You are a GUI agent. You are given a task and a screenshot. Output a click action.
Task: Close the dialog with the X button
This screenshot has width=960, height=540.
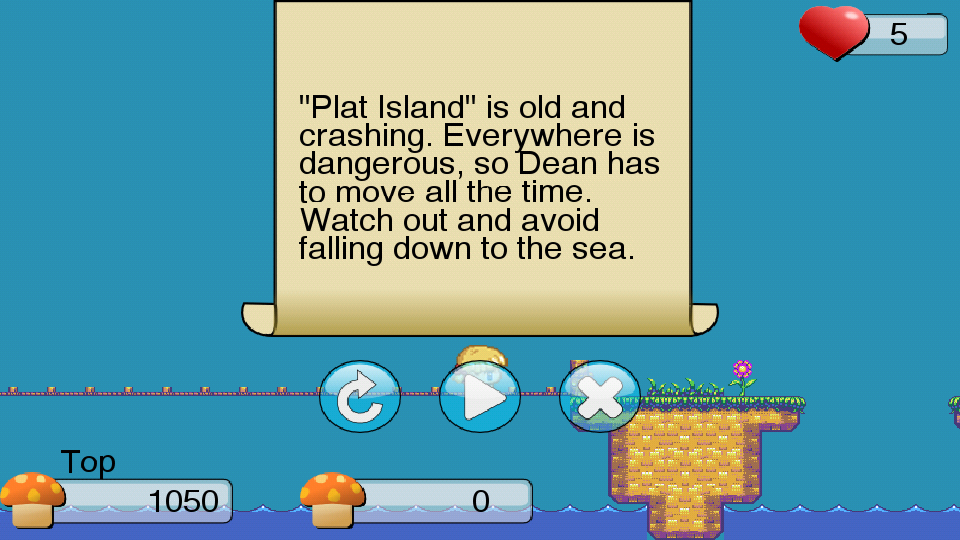point(600,397)
